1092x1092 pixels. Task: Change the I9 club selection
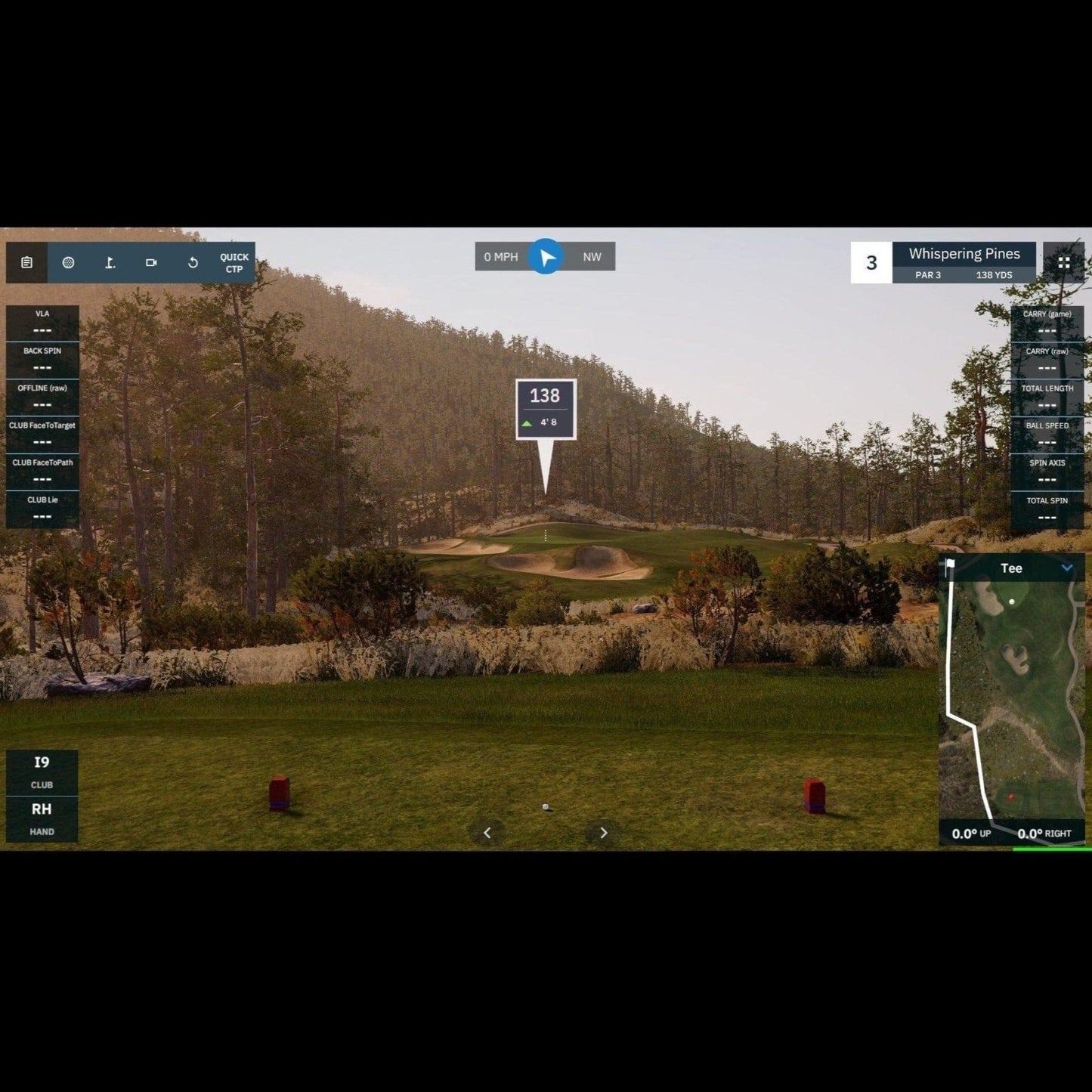pos(42,772)
